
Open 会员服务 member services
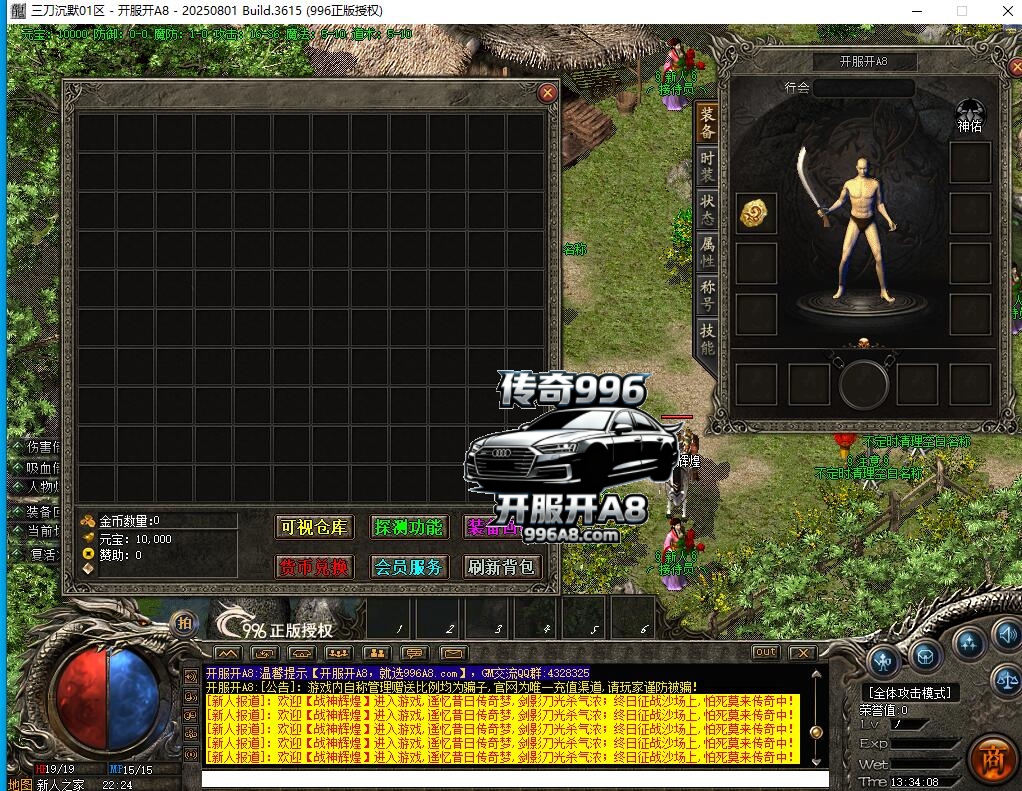[407, 567]
